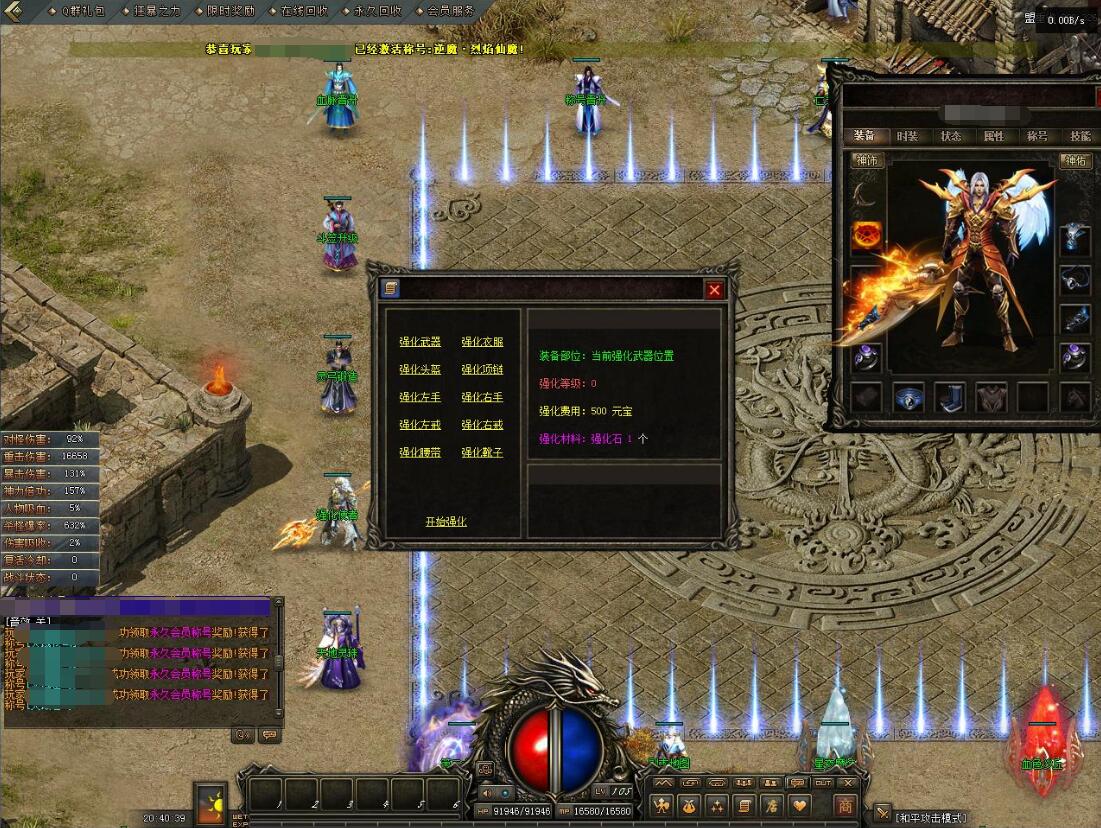Select the equipped boots slot
Image resolution: width=1101 pixels, height=828 pixels.
[x=949, y=398]
